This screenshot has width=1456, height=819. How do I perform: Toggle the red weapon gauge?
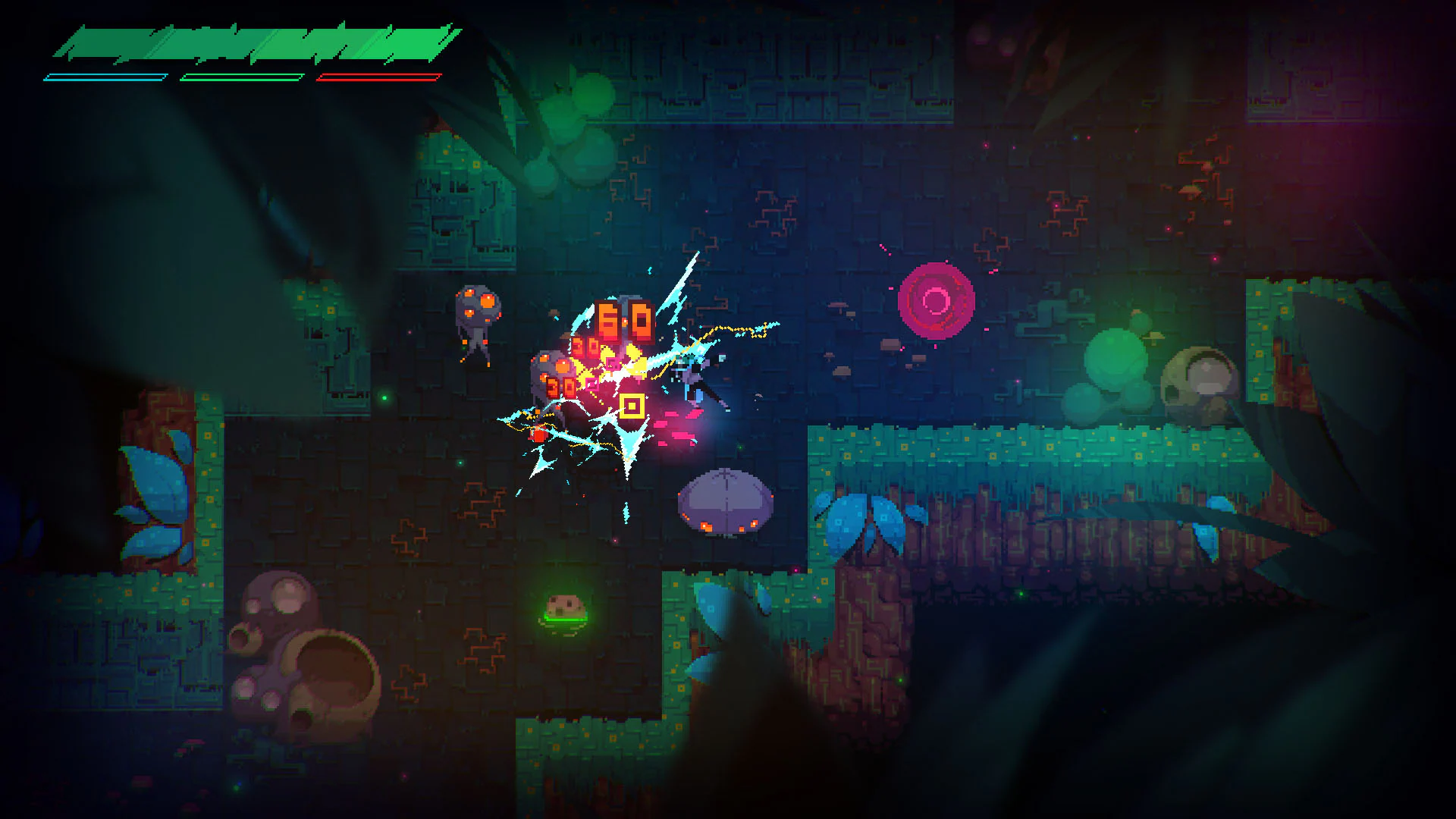coord(377,76)
